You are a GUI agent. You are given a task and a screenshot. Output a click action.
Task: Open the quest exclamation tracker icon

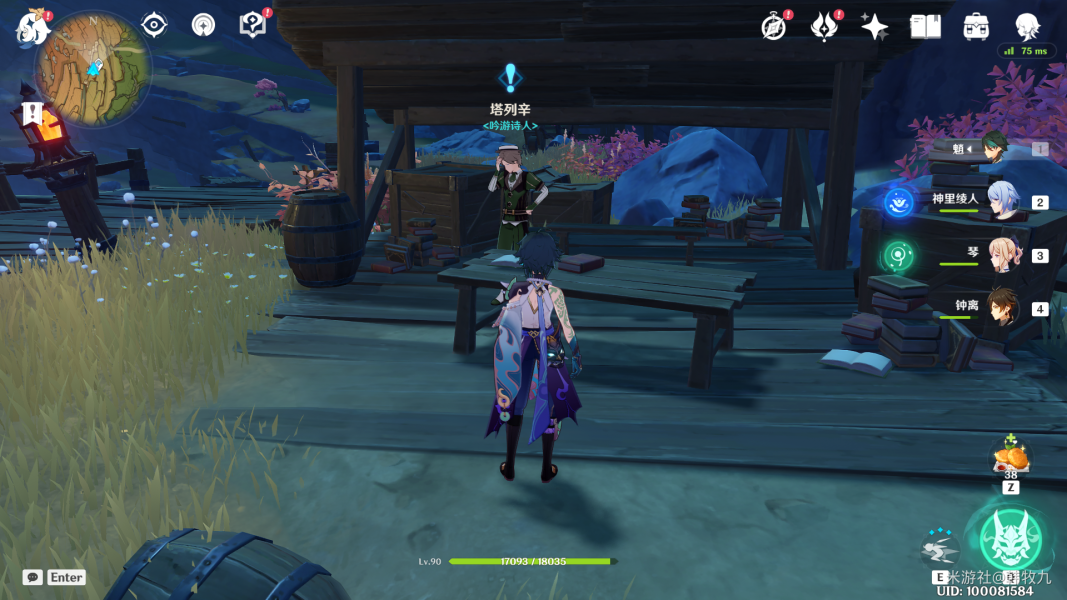click(x=32, y=112)
